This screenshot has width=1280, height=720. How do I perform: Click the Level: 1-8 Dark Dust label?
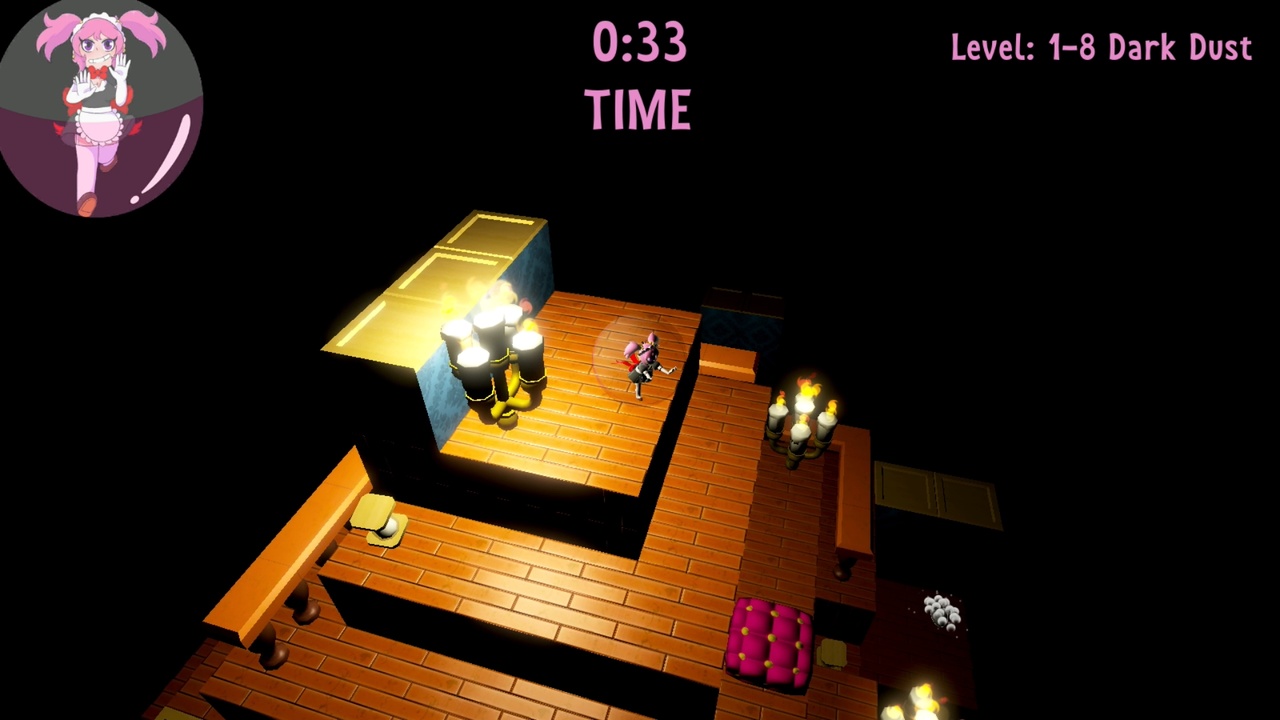tap(1100, 47)
